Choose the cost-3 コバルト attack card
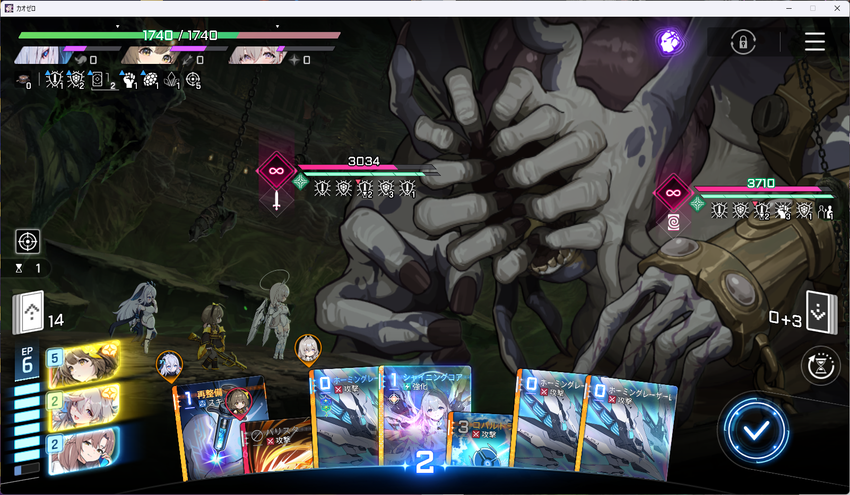The height and width of the screenshot is (495, 850). (x=480, y=440)
